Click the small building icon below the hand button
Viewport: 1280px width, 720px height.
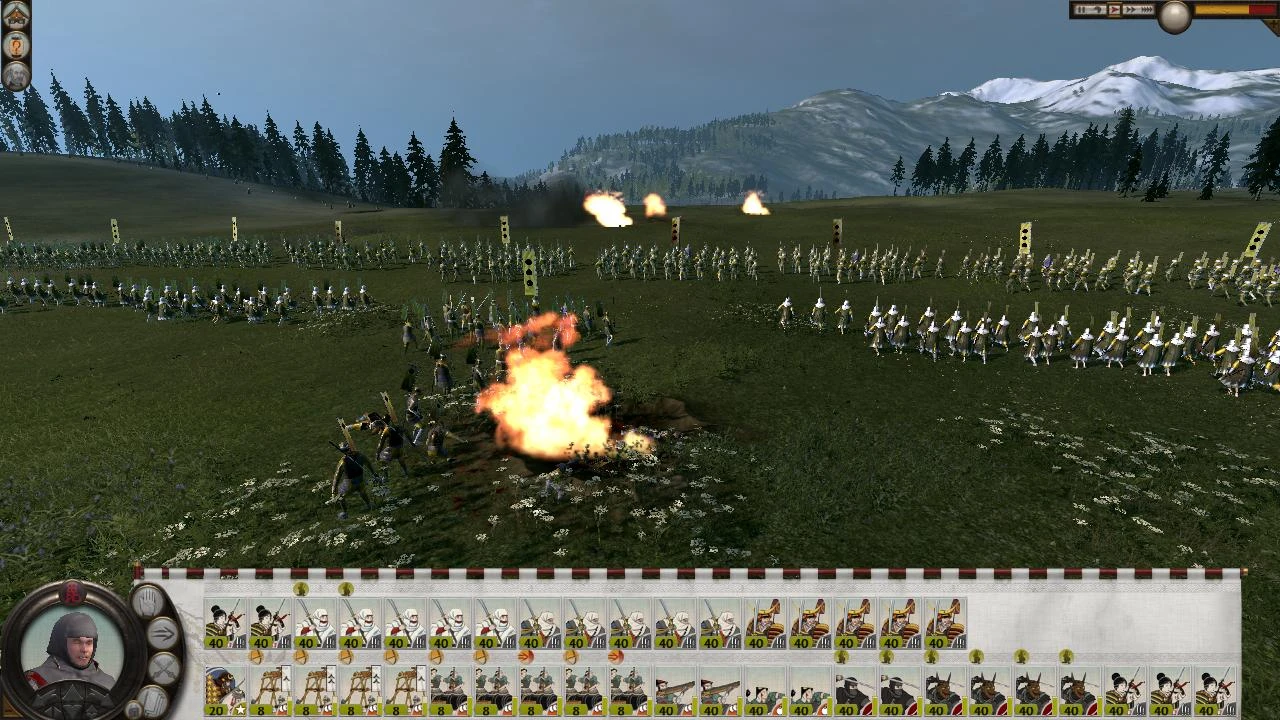tap(134, 710)
